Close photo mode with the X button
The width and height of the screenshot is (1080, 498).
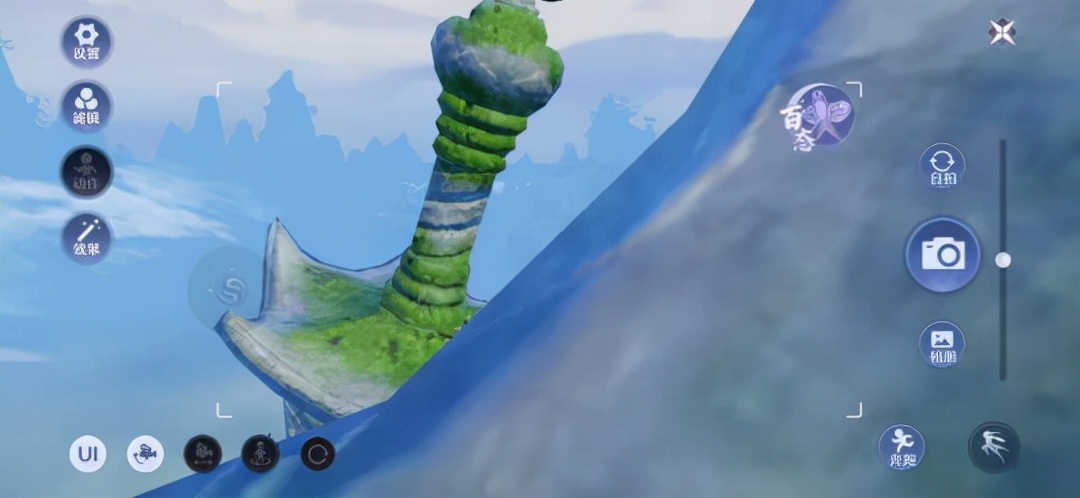click(1001, 33)
